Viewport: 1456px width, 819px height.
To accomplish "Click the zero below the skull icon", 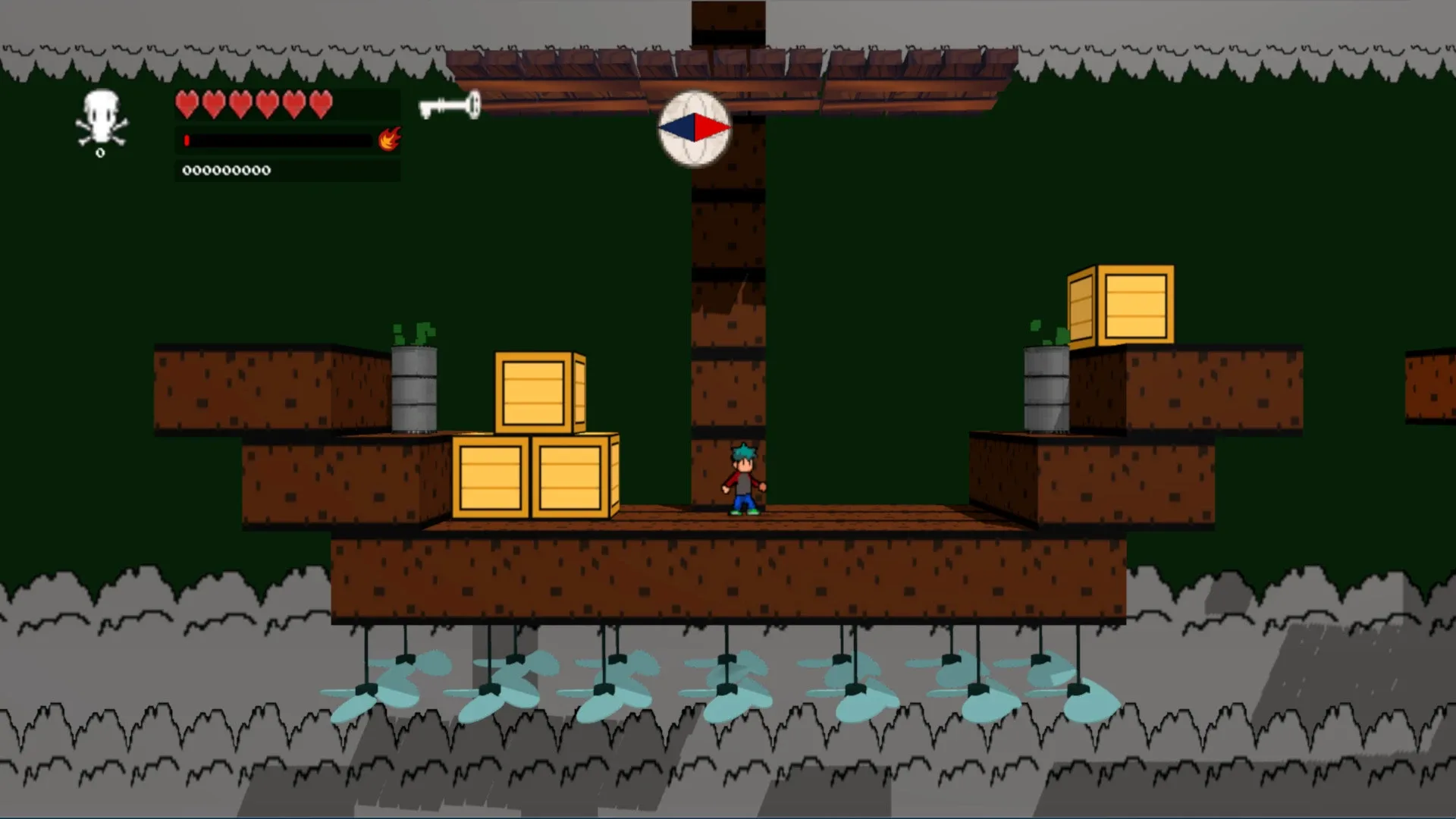I will coord(101,151).
